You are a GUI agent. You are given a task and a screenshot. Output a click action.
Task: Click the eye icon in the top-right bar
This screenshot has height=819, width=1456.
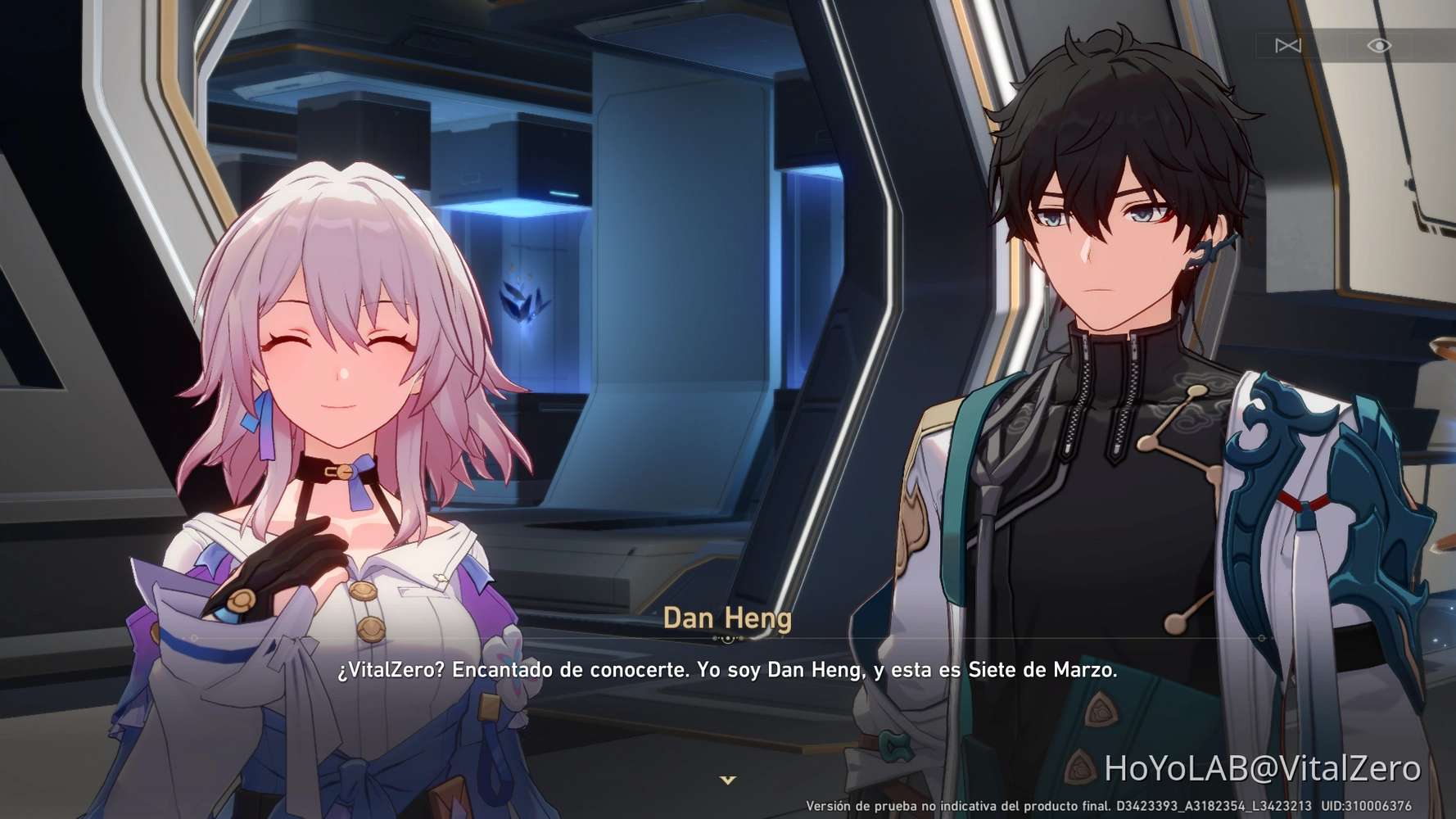pos(1378,46)
